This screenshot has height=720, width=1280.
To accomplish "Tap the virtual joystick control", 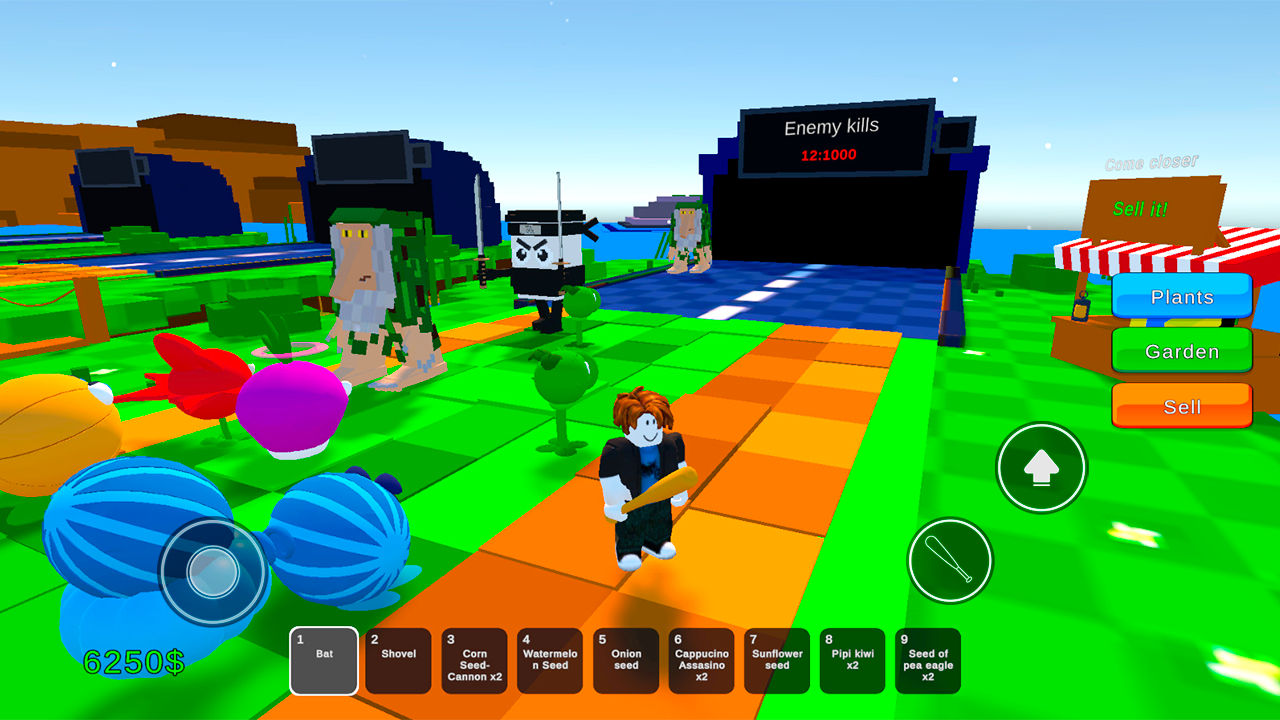I will coord(213,573).
